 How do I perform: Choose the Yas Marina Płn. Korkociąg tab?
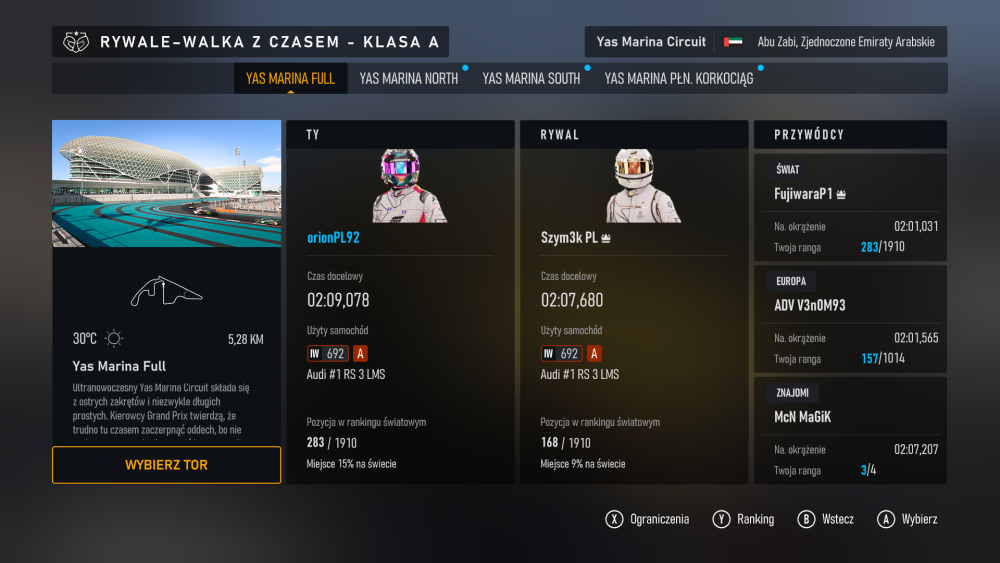678,78
